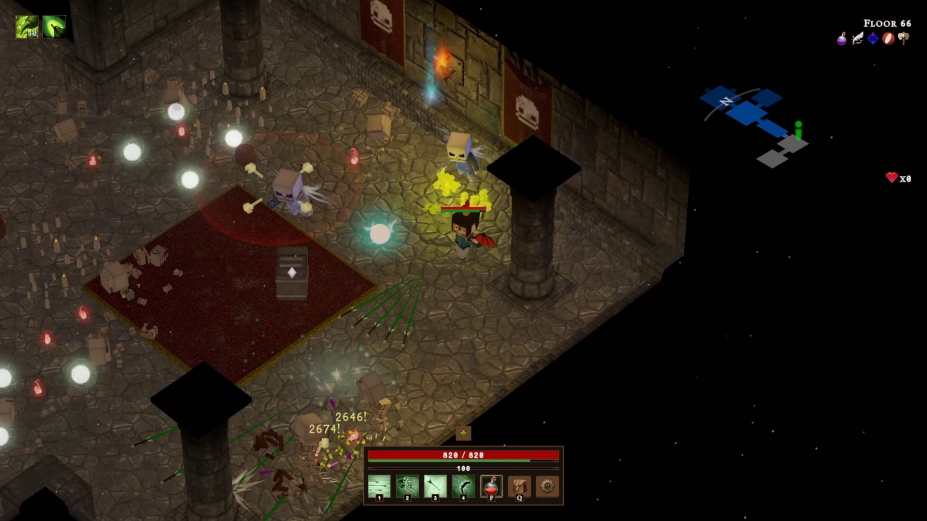
Task: Use the scatter shot skill in slot 2
Action: coord(407,487)
